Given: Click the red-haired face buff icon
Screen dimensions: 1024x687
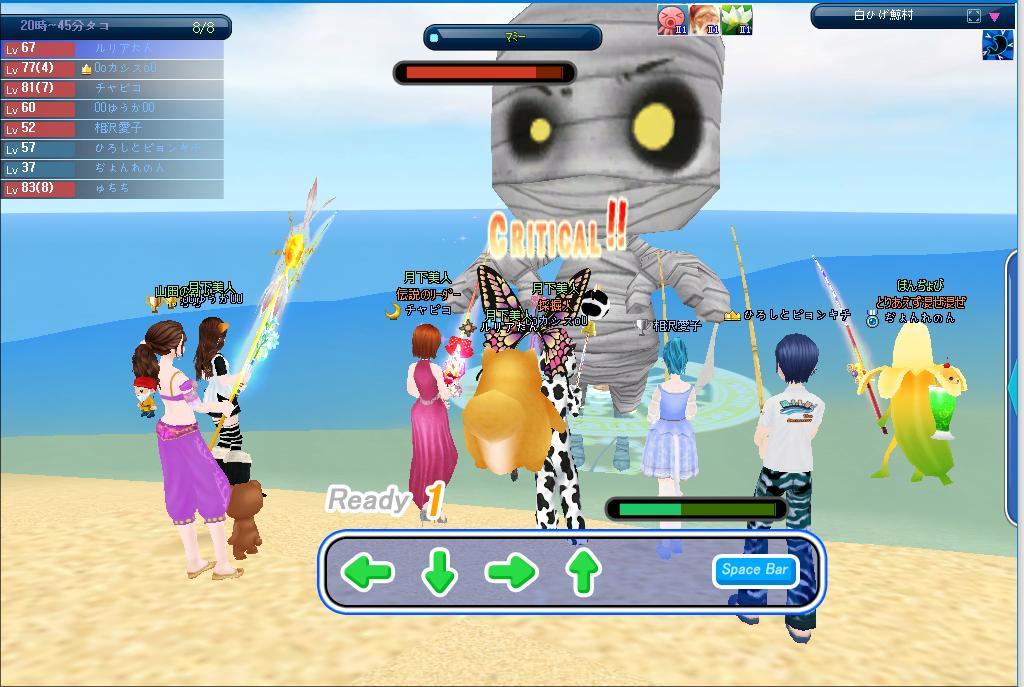Looking at the screenshot, I should (704, 20).
